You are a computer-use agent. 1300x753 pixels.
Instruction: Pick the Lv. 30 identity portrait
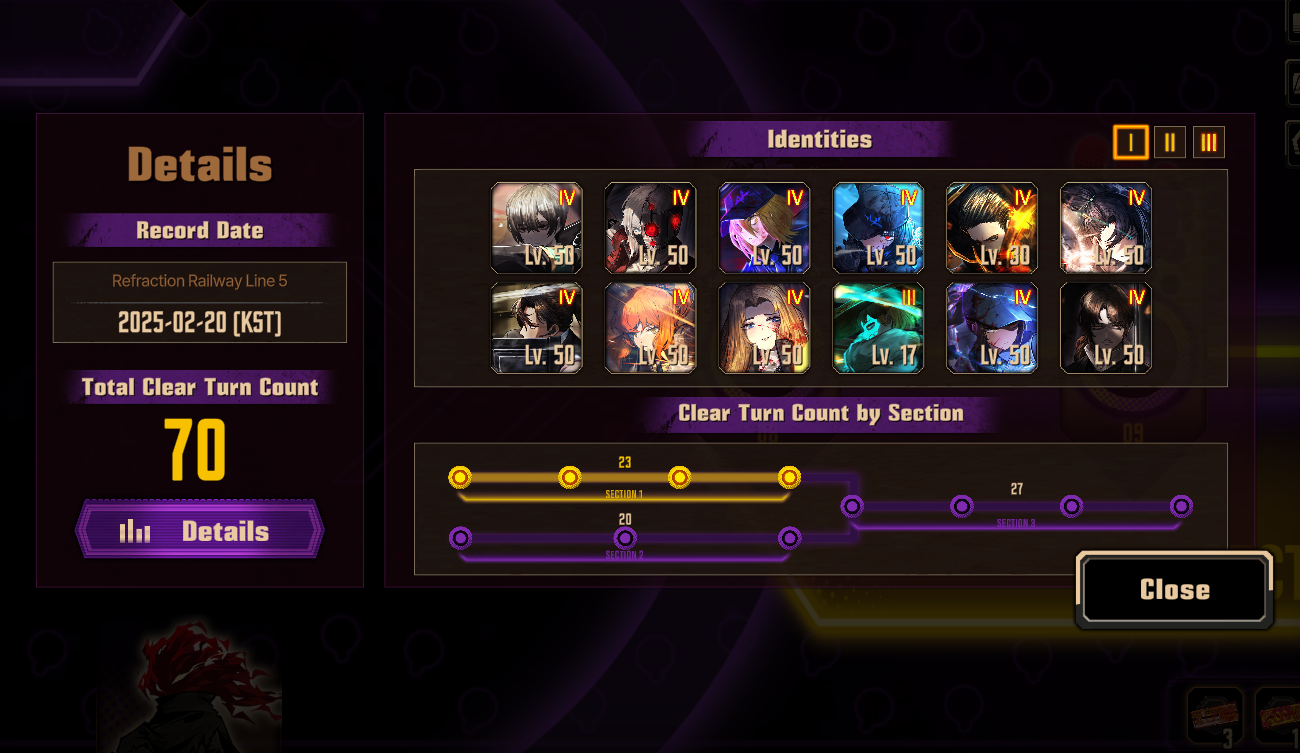pos(992,228)
